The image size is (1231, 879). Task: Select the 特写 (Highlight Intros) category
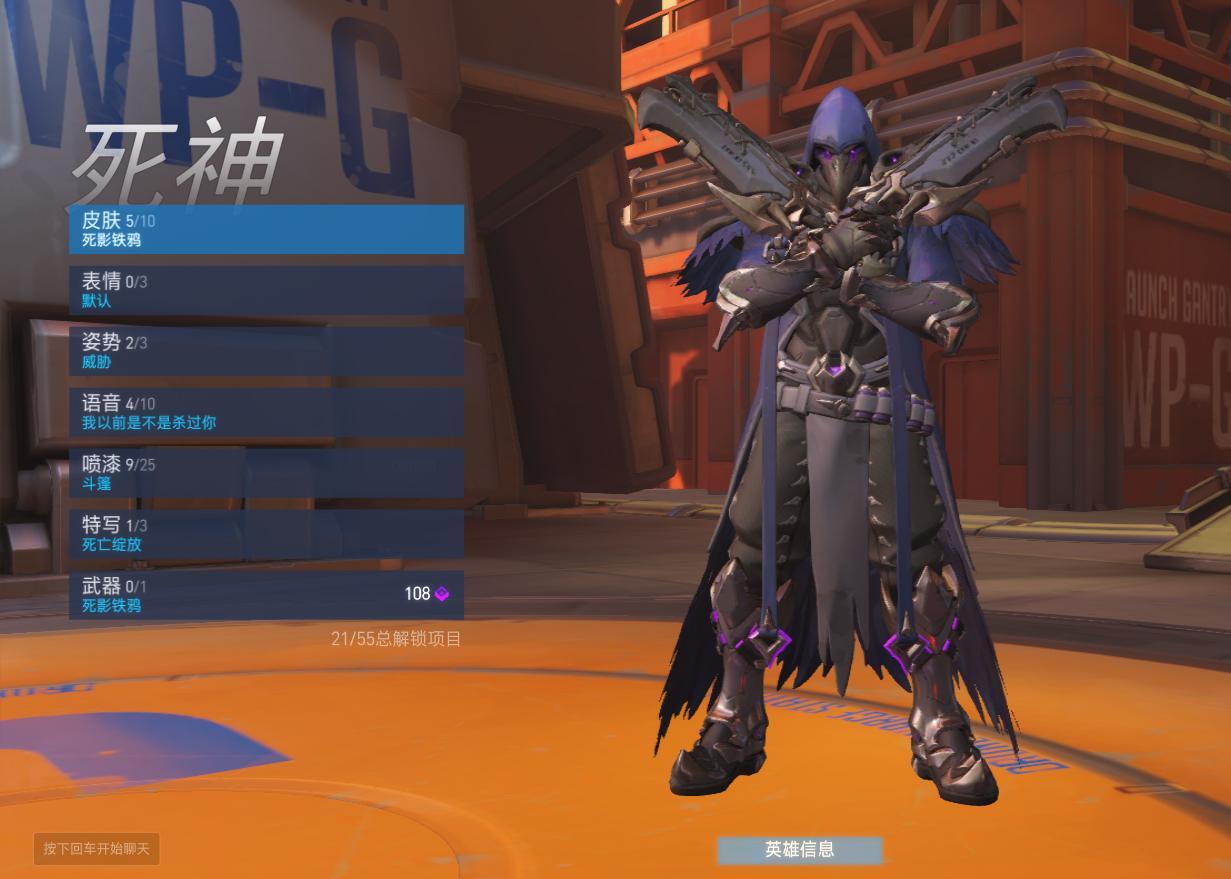(x=266, y=534)
